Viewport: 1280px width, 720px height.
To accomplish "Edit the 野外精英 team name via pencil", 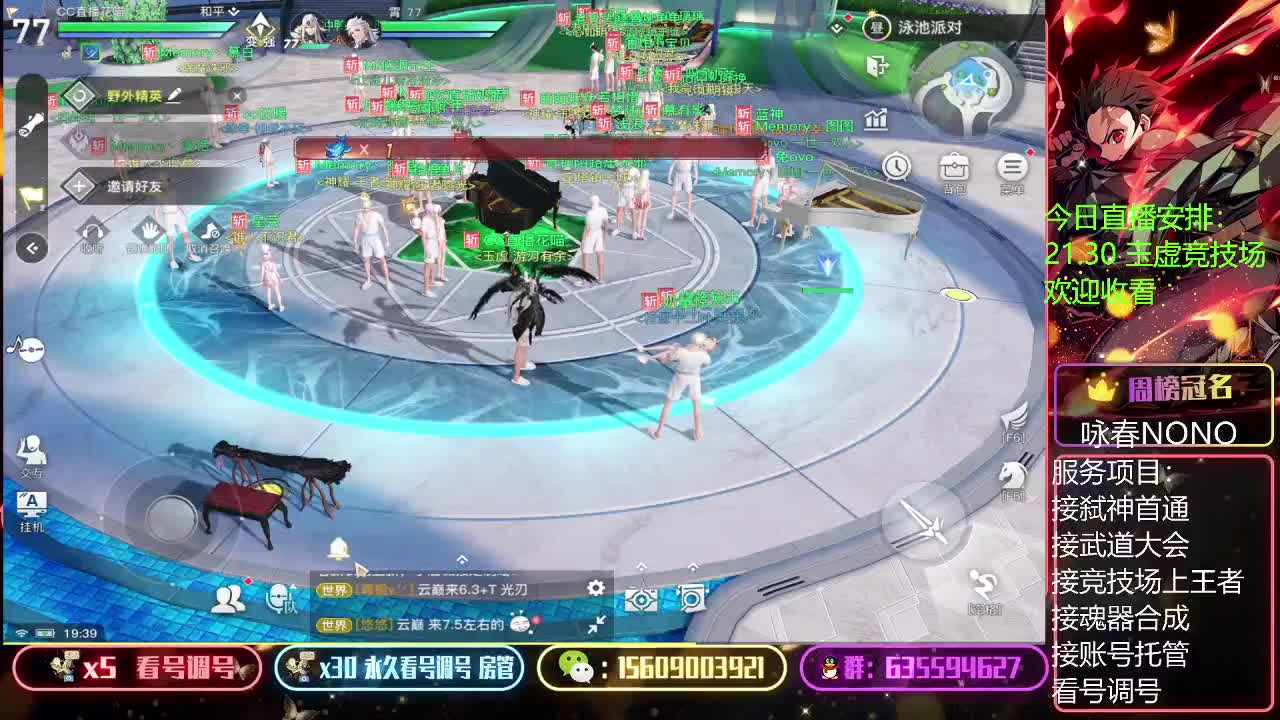I will coord(174,96).
